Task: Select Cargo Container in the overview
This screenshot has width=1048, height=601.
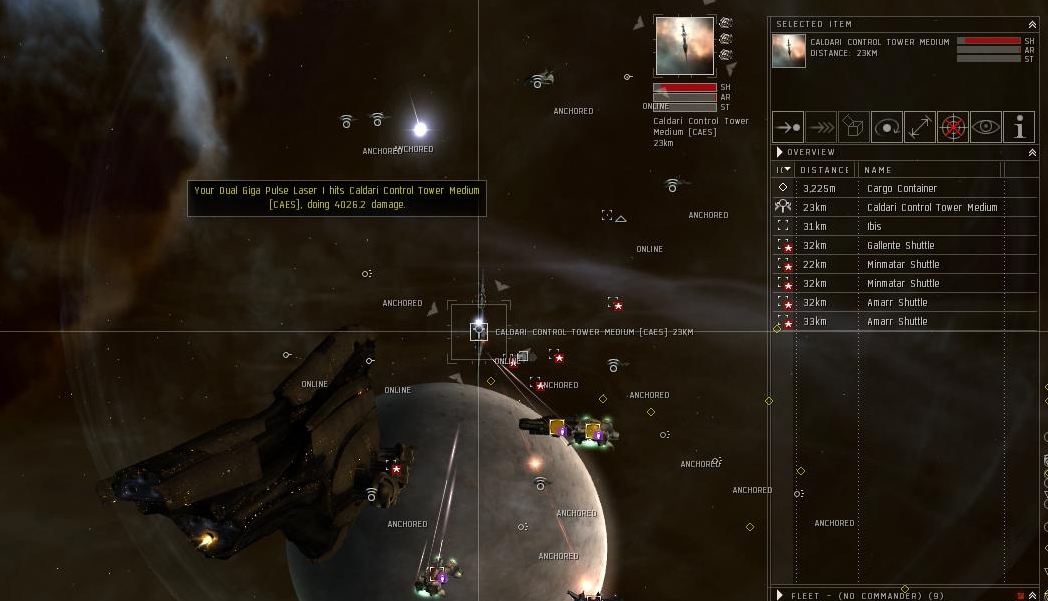Action: click(x=901, y=188)
